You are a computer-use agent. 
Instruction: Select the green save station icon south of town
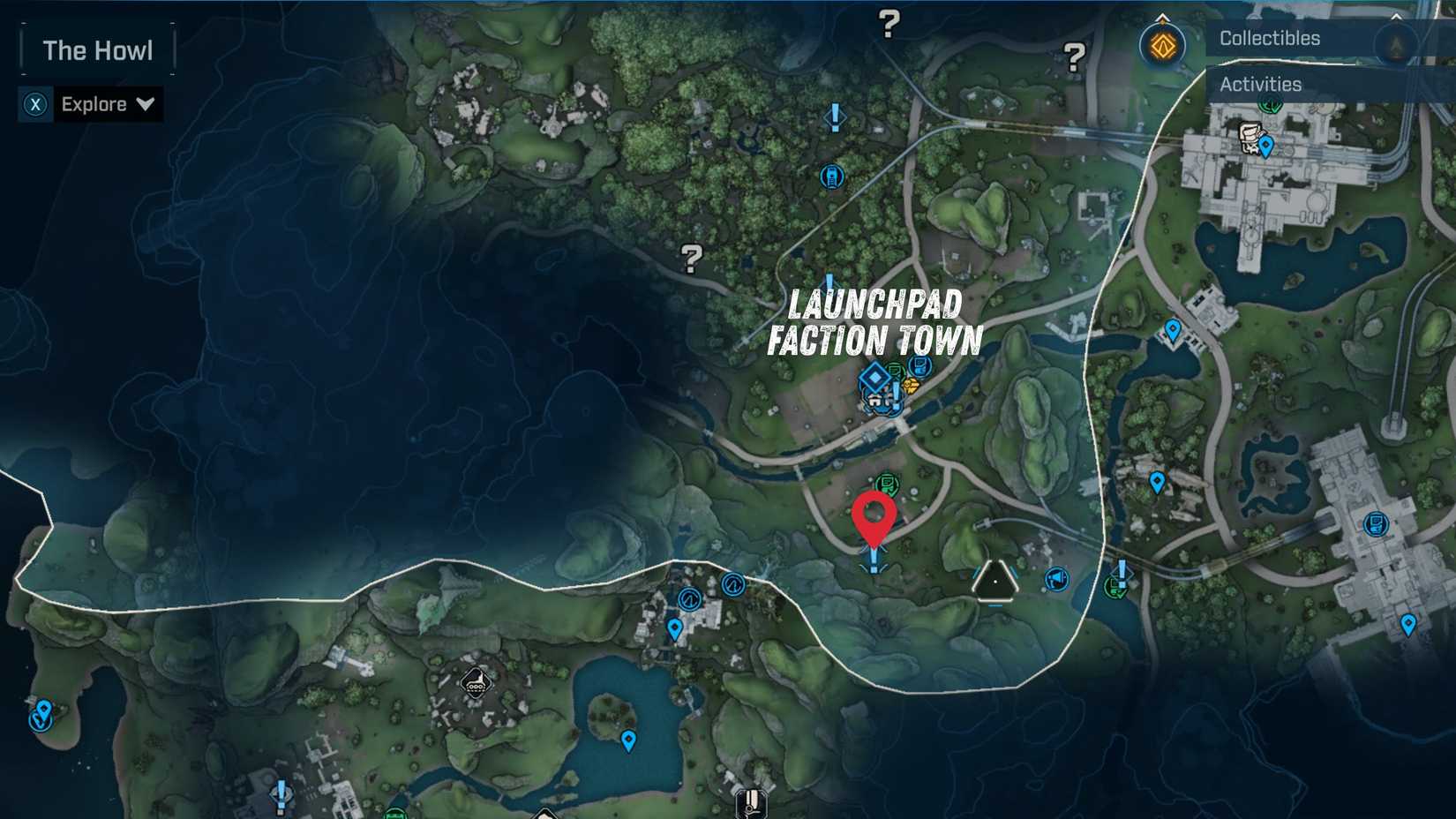click(x=888, y=484)
